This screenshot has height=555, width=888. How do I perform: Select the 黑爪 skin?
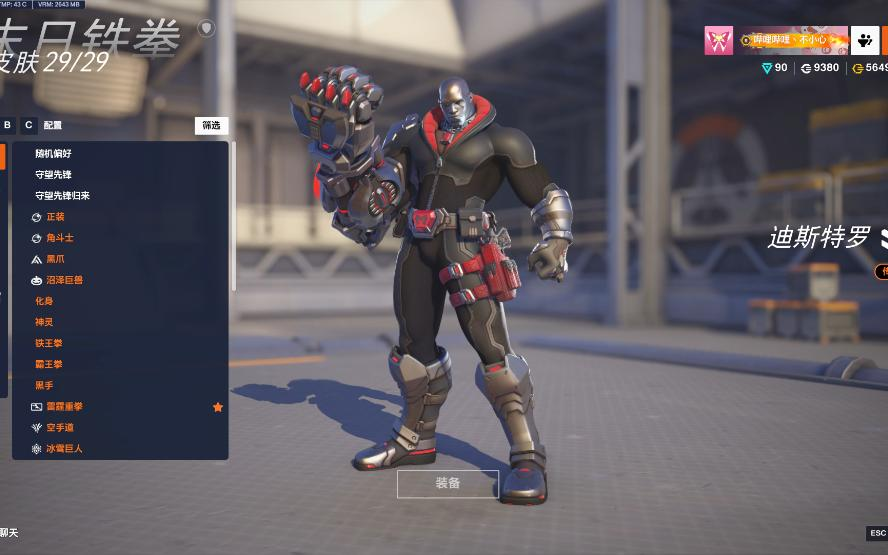(x=55, y=259)
